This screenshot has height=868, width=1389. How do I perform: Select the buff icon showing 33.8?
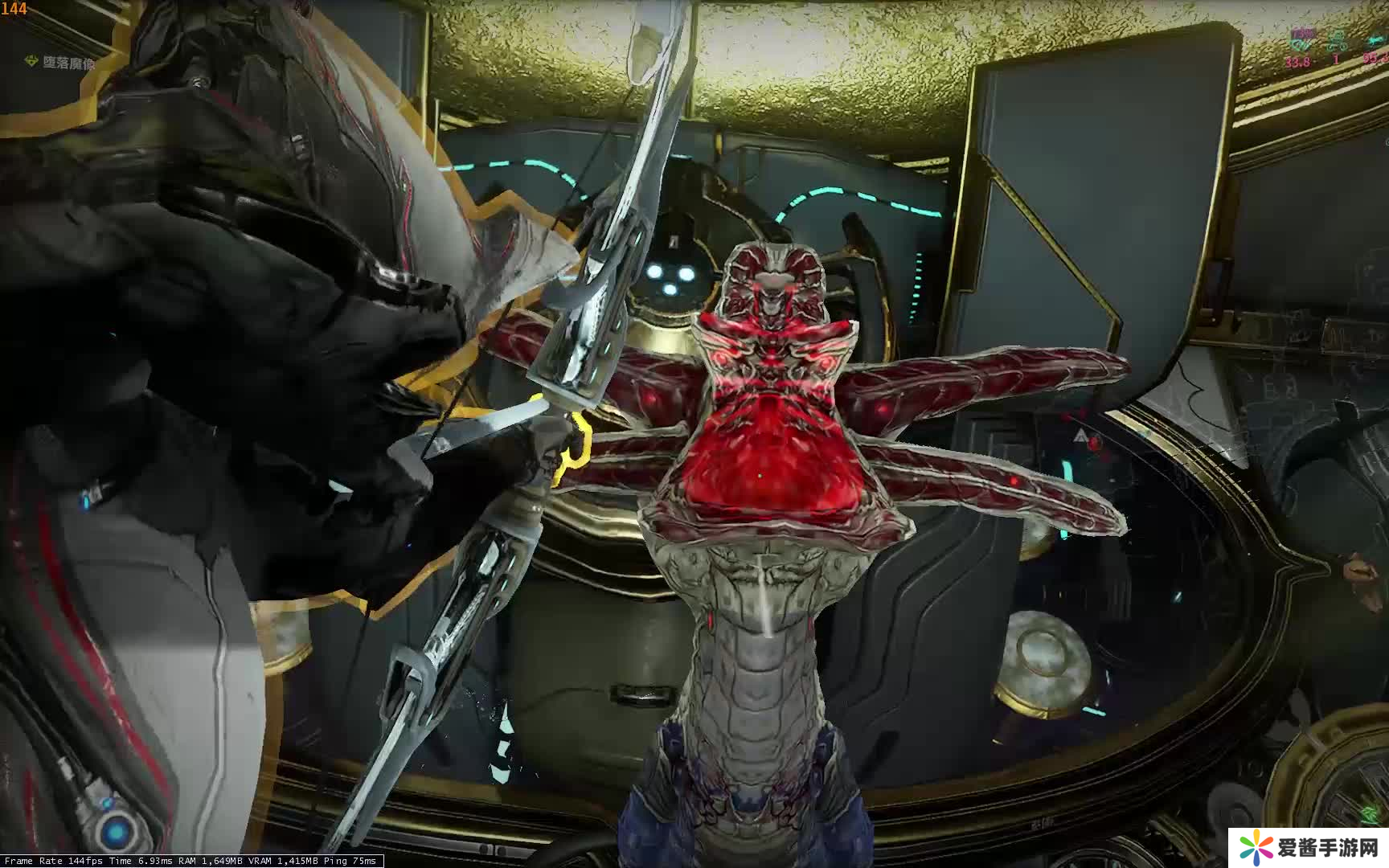tap(1299, 40)
